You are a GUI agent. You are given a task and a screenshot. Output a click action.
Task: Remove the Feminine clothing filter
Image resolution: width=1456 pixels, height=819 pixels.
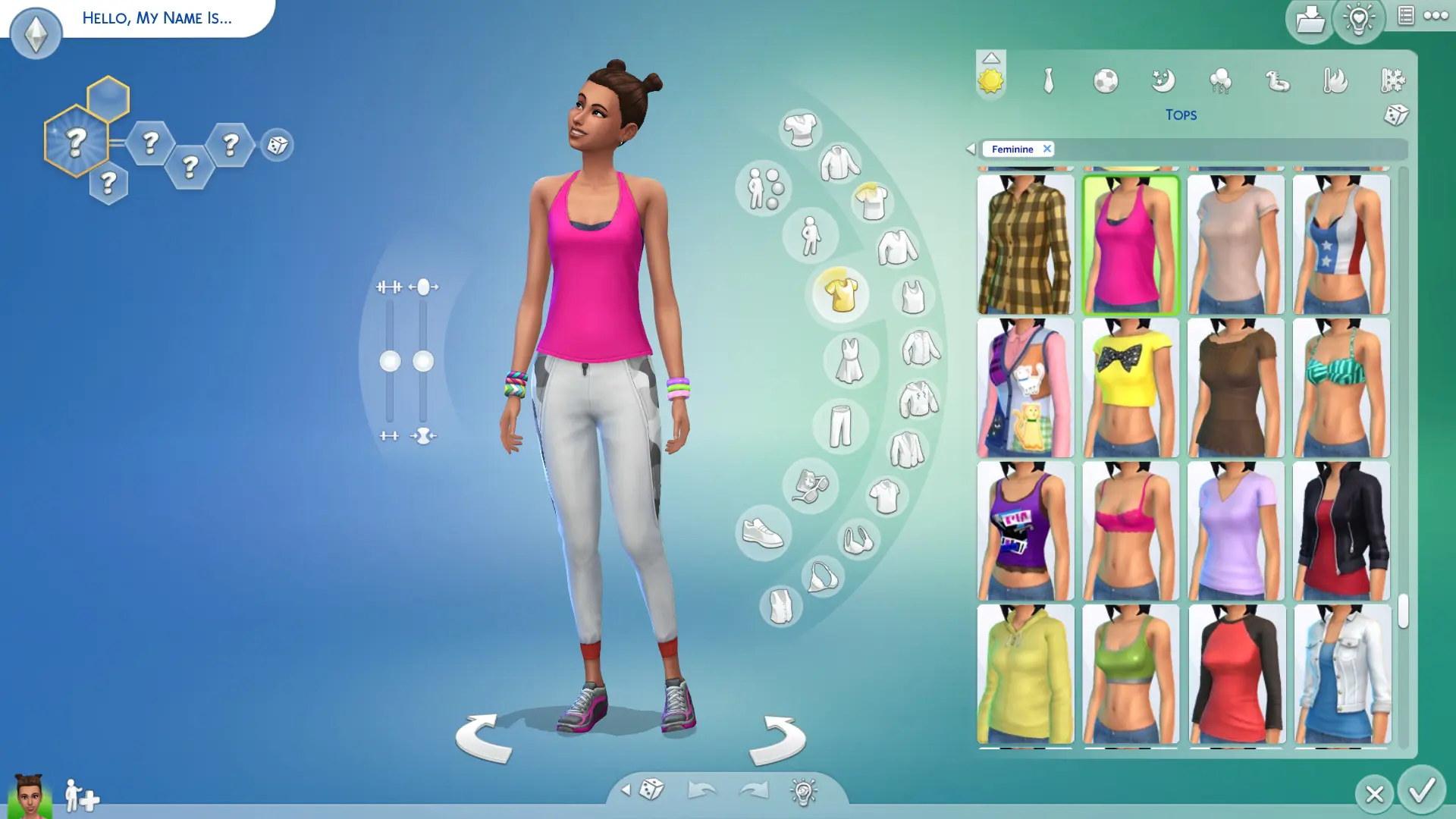pyautogui.click(x=1047, y=149)
